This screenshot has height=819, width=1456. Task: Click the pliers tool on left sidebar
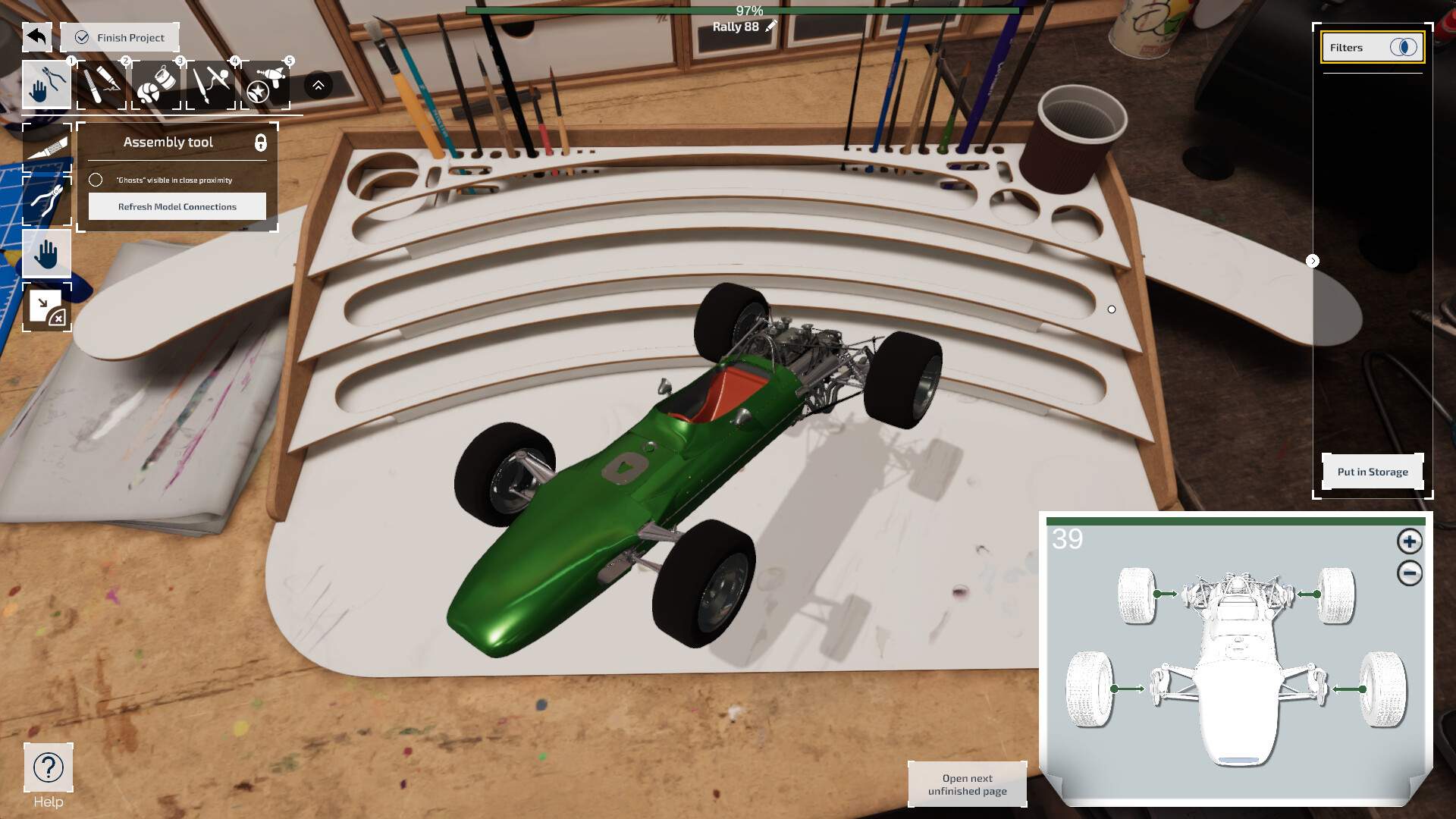(47, 199)
